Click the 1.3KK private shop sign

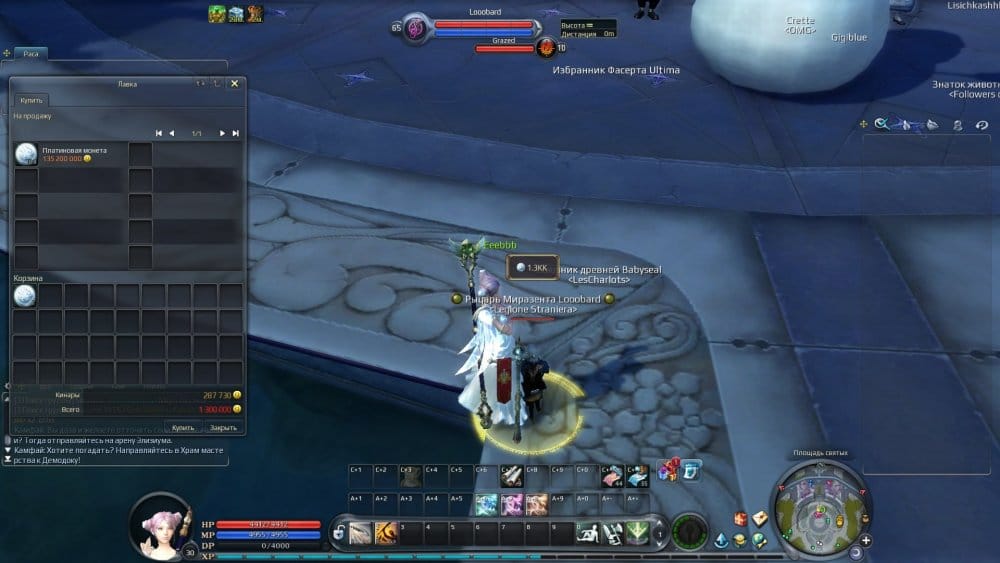pos(531,267)
